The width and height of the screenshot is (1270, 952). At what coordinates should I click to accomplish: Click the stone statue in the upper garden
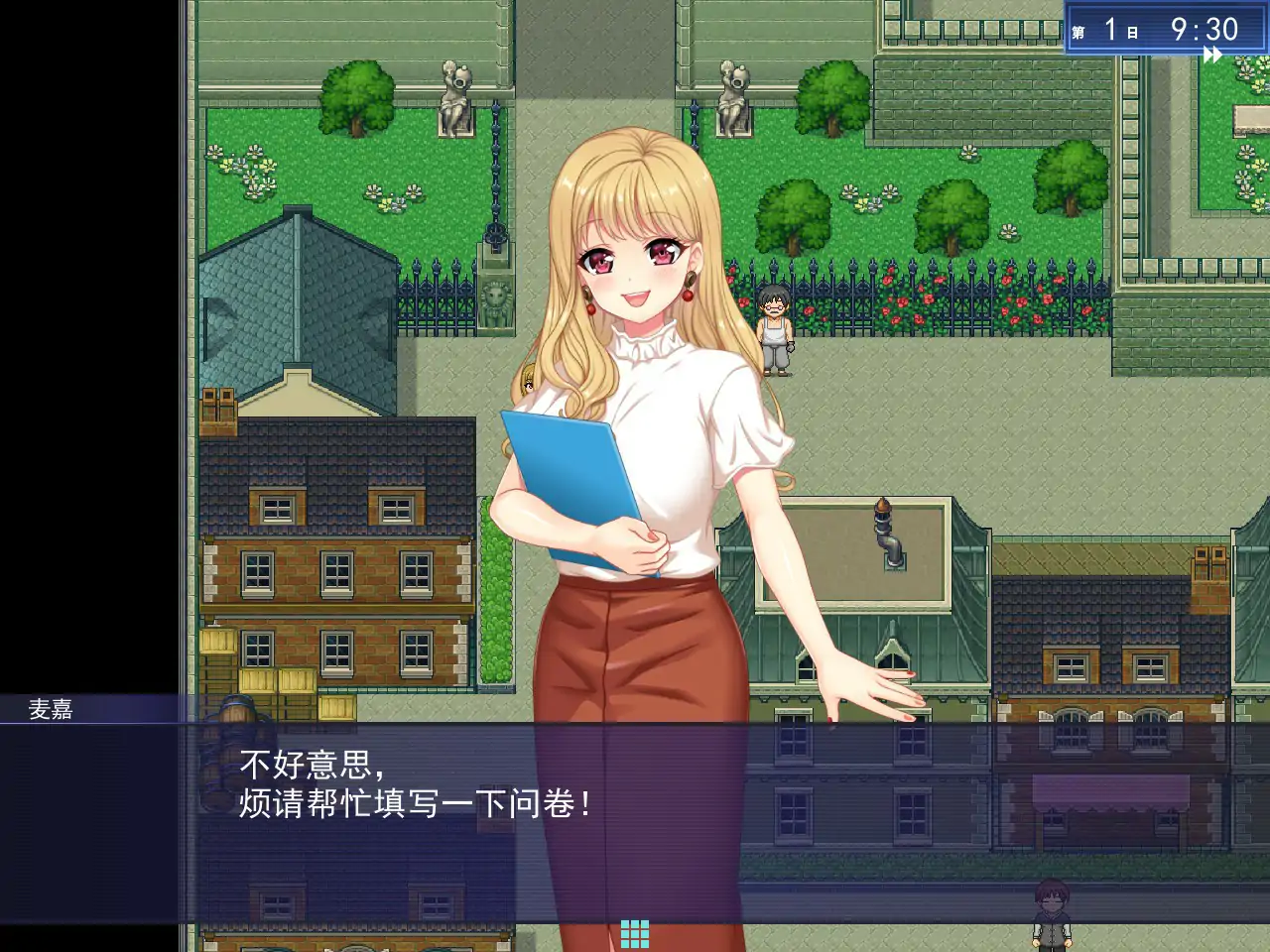(x=454, y=99)
